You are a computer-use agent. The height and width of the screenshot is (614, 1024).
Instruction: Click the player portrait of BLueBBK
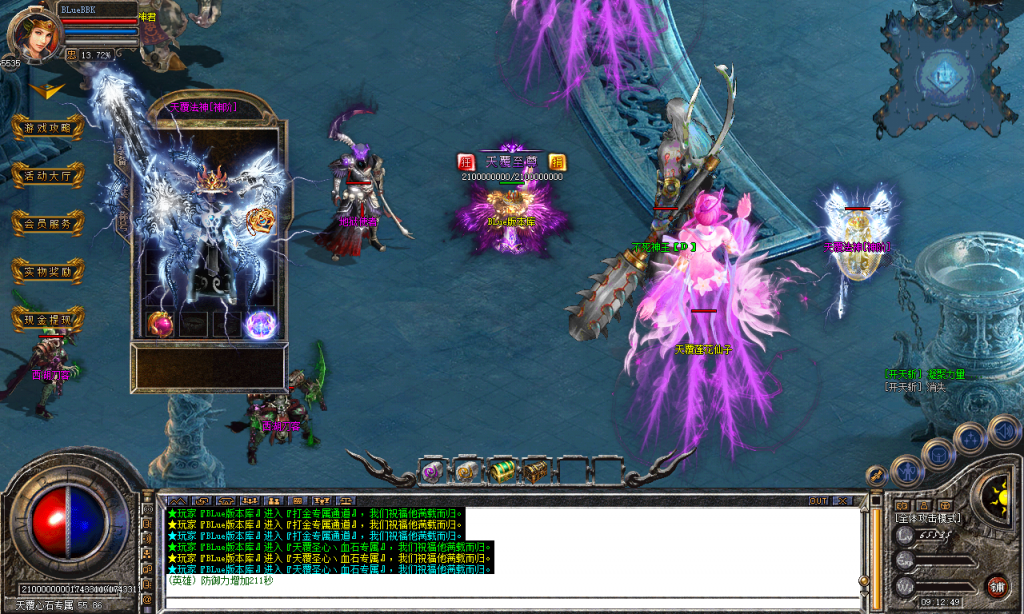click(32, 34)
